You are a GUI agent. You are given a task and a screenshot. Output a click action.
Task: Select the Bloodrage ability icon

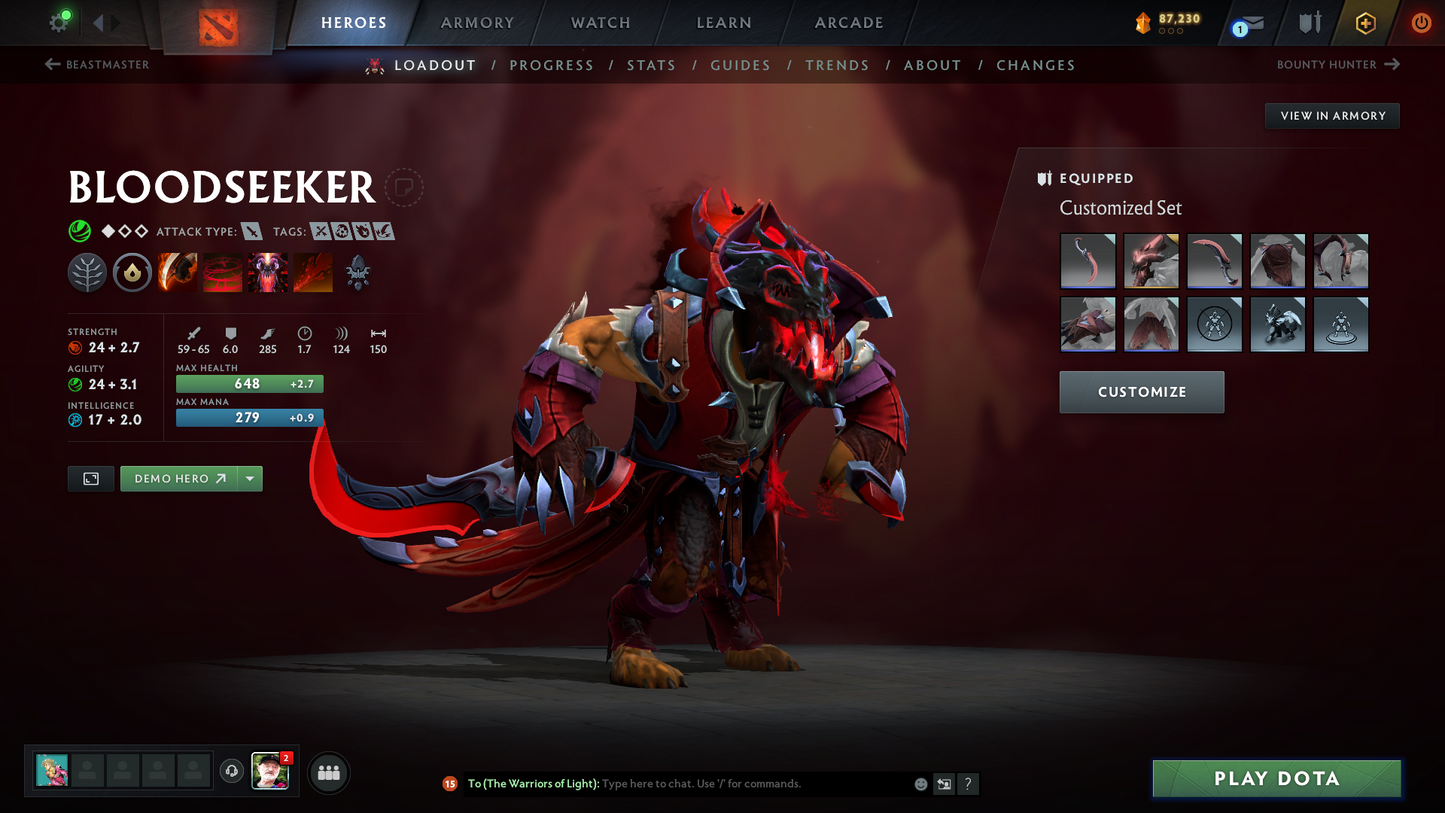pyautogui.click(x=177, y=272)
